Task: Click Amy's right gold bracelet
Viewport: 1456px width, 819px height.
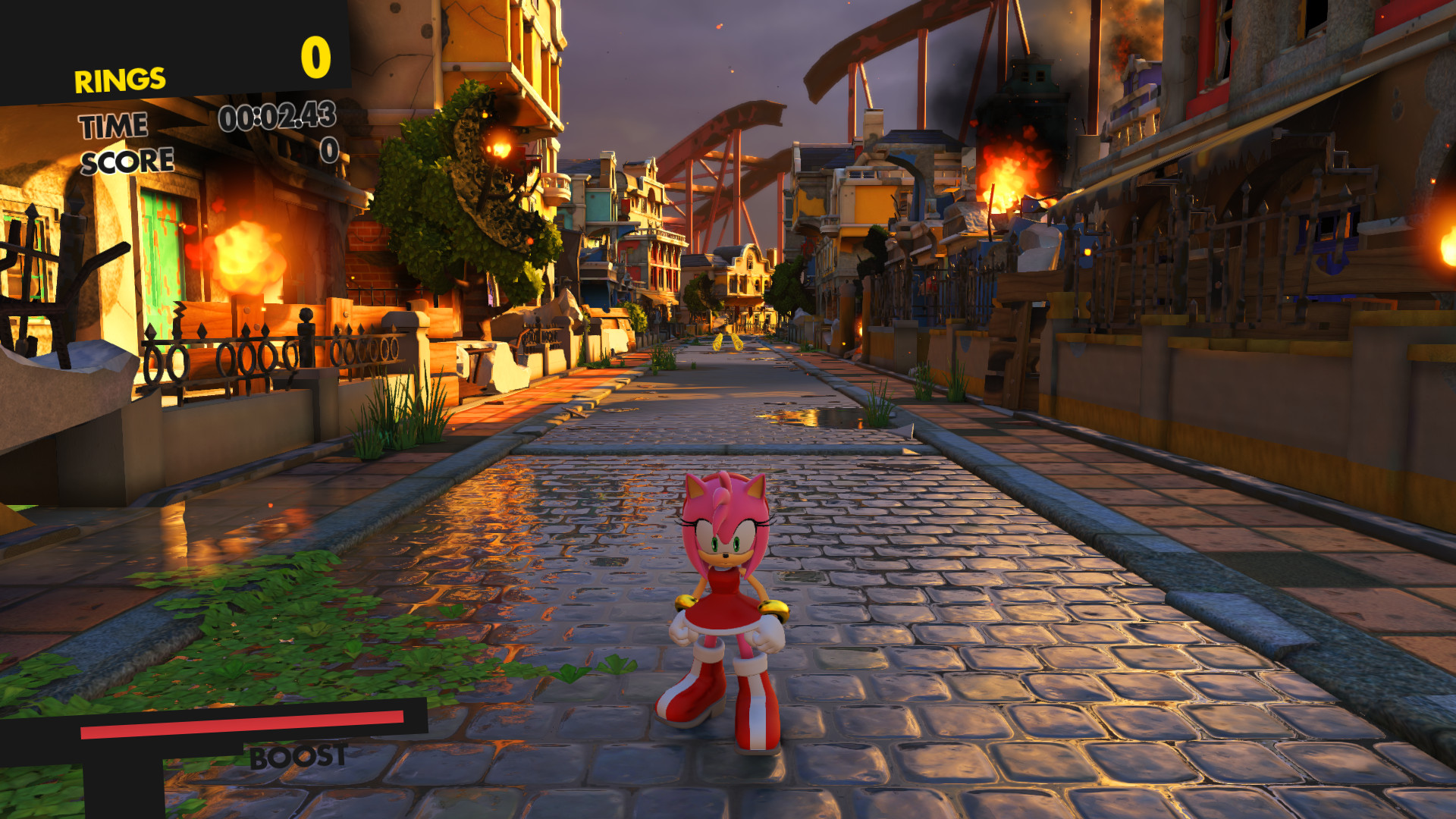Action: 775,607
